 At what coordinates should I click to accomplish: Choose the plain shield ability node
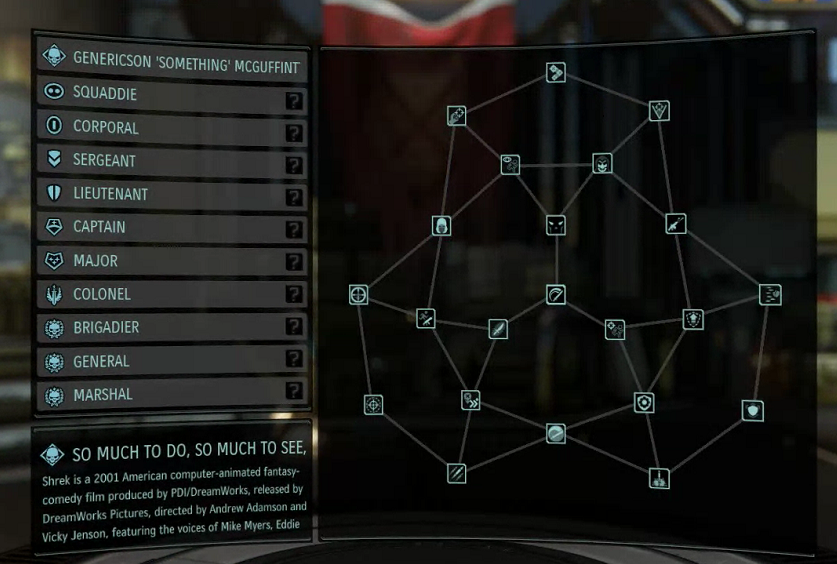coord(753,410)
